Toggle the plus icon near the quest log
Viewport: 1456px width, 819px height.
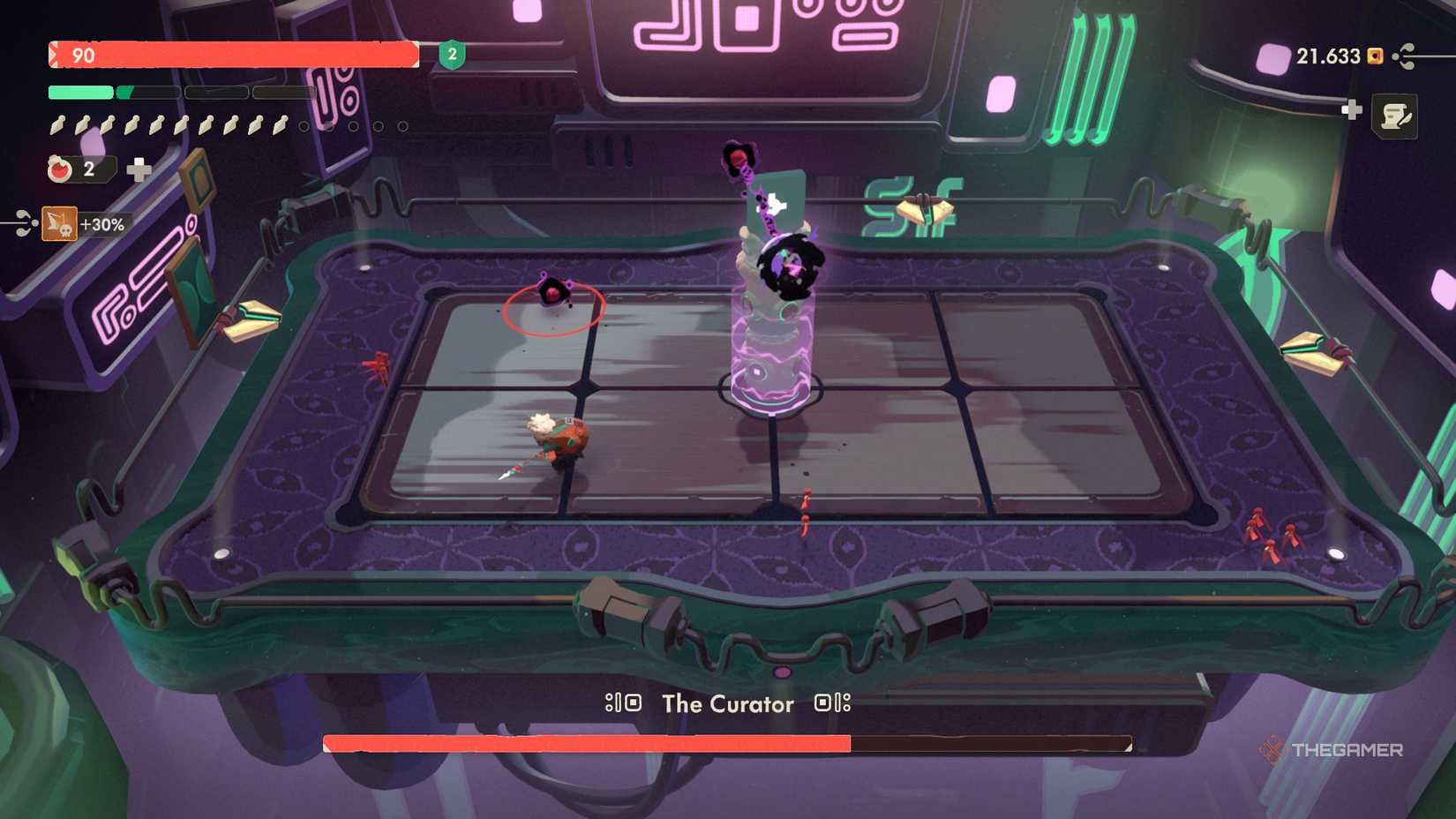(1352, 110)
